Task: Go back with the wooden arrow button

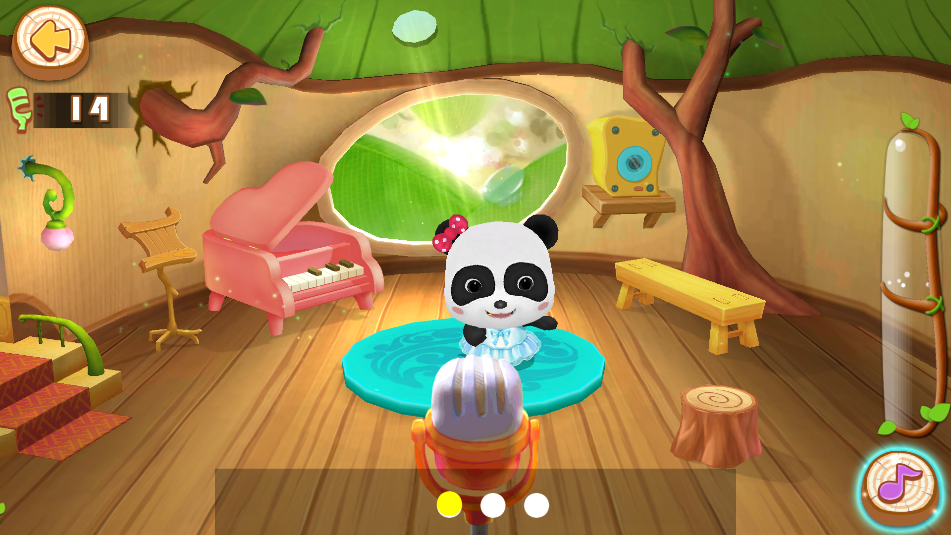Action: tap(50, 41)
